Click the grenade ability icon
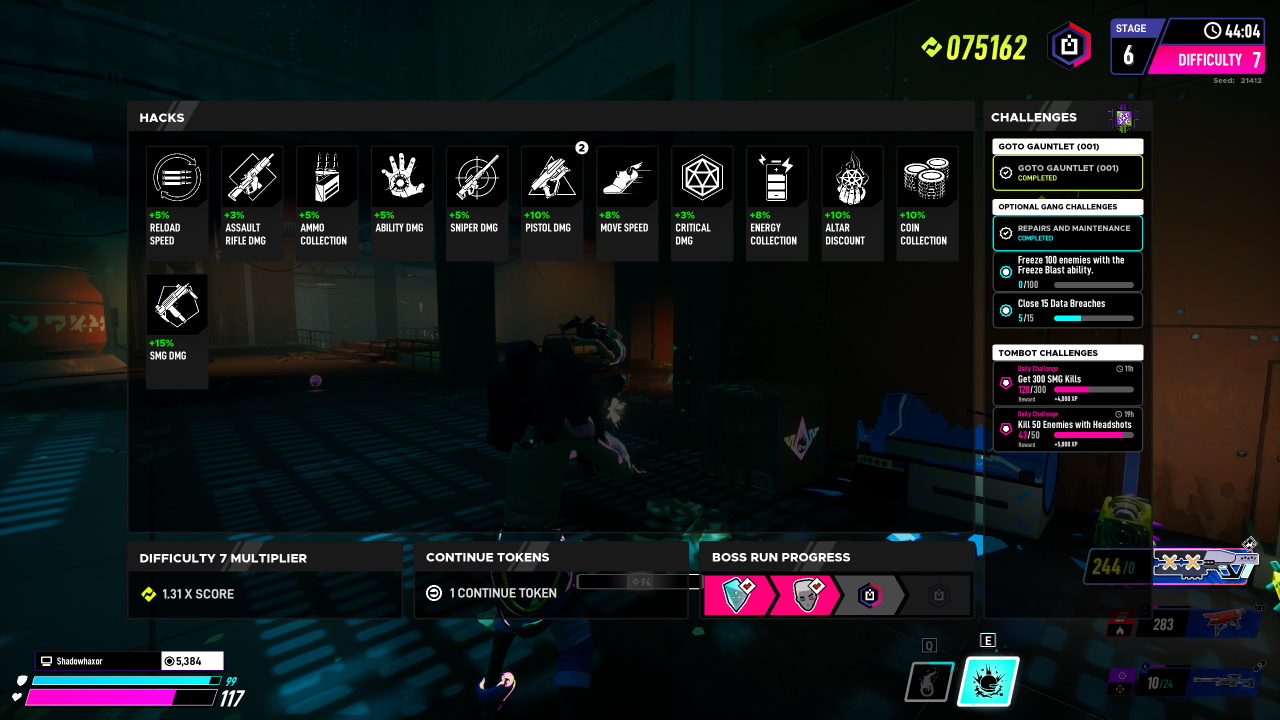The image size is (1280, 720). [929, 683]
